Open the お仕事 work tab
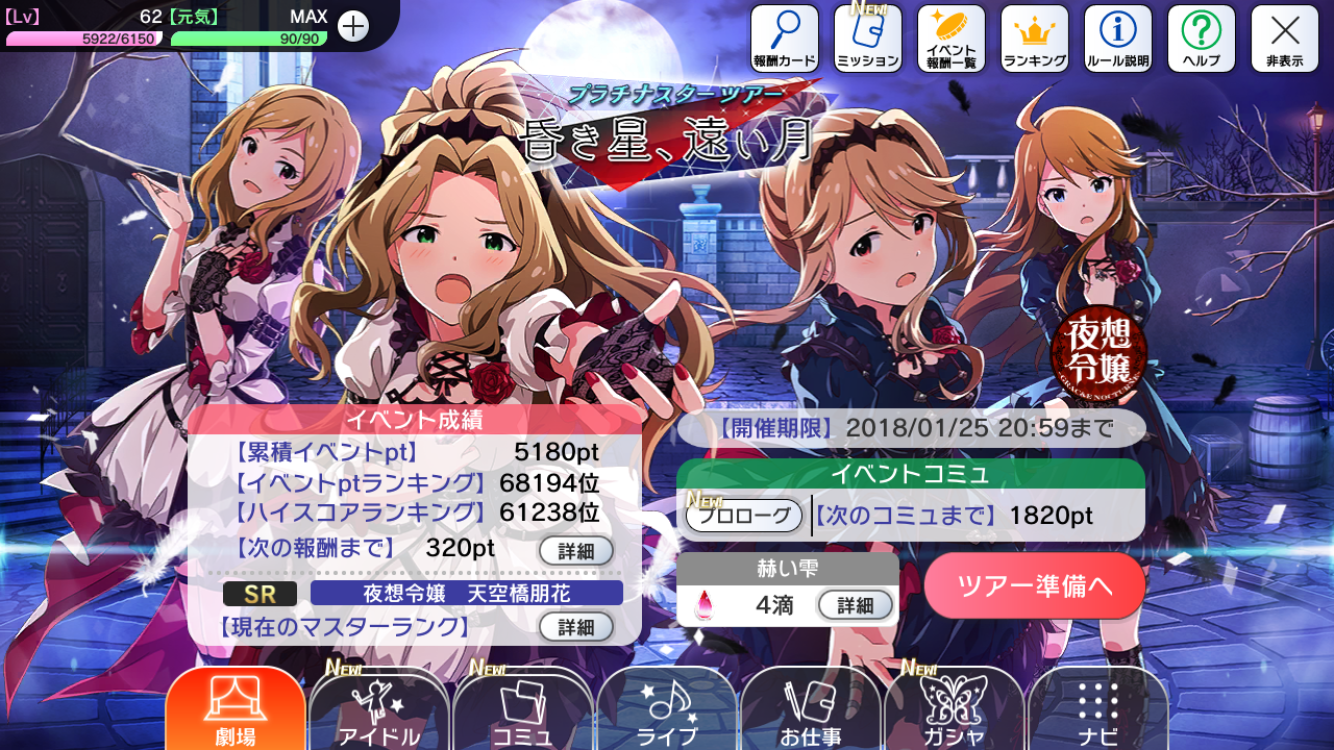This screenshot has height=750, width=1334. point(811,710)
